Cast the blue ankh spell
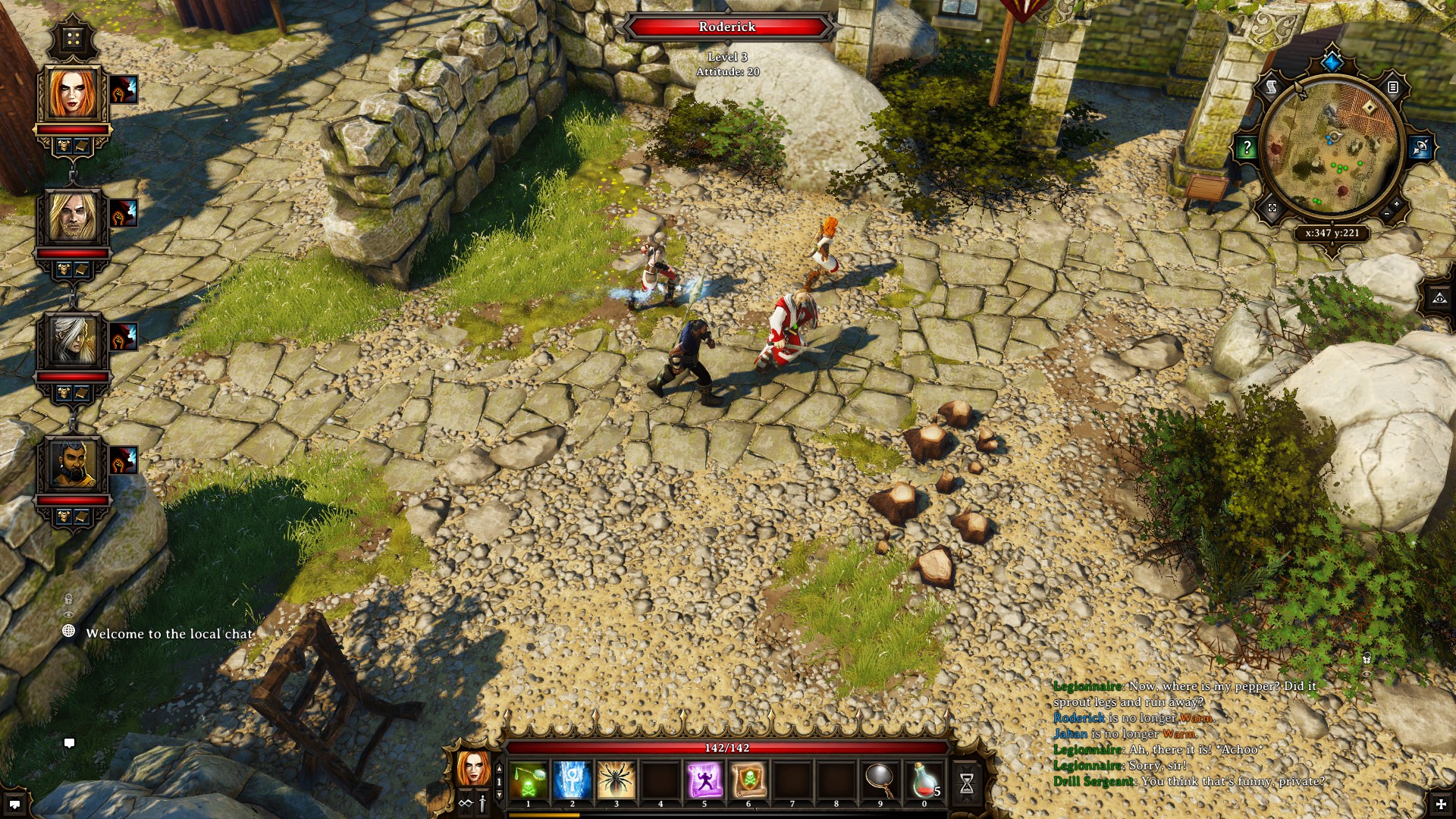Image resolution: width=1456 pixels, height=819 pixels. click(573, 780)
